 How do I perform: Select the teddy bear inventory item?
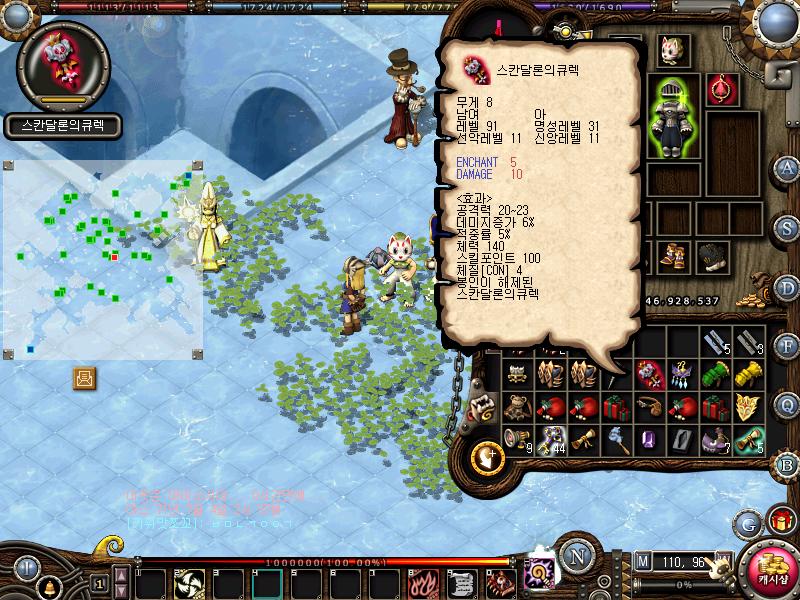pyautogui.click(x=517, y=407)
